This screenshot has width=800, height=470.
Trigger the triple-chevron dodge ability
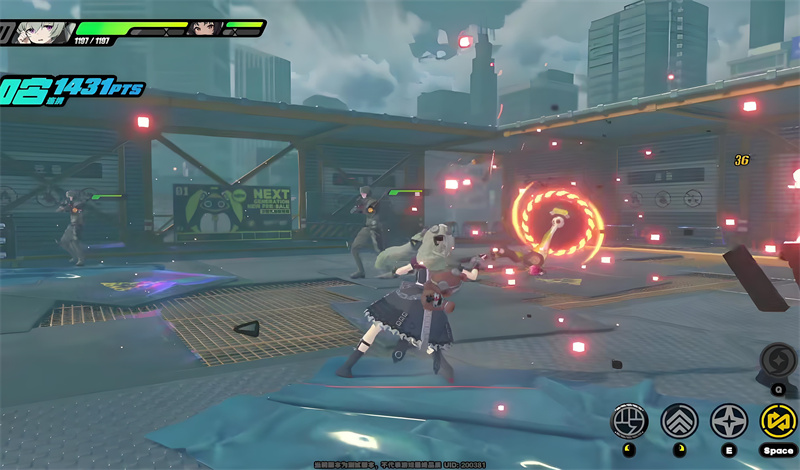680,421
